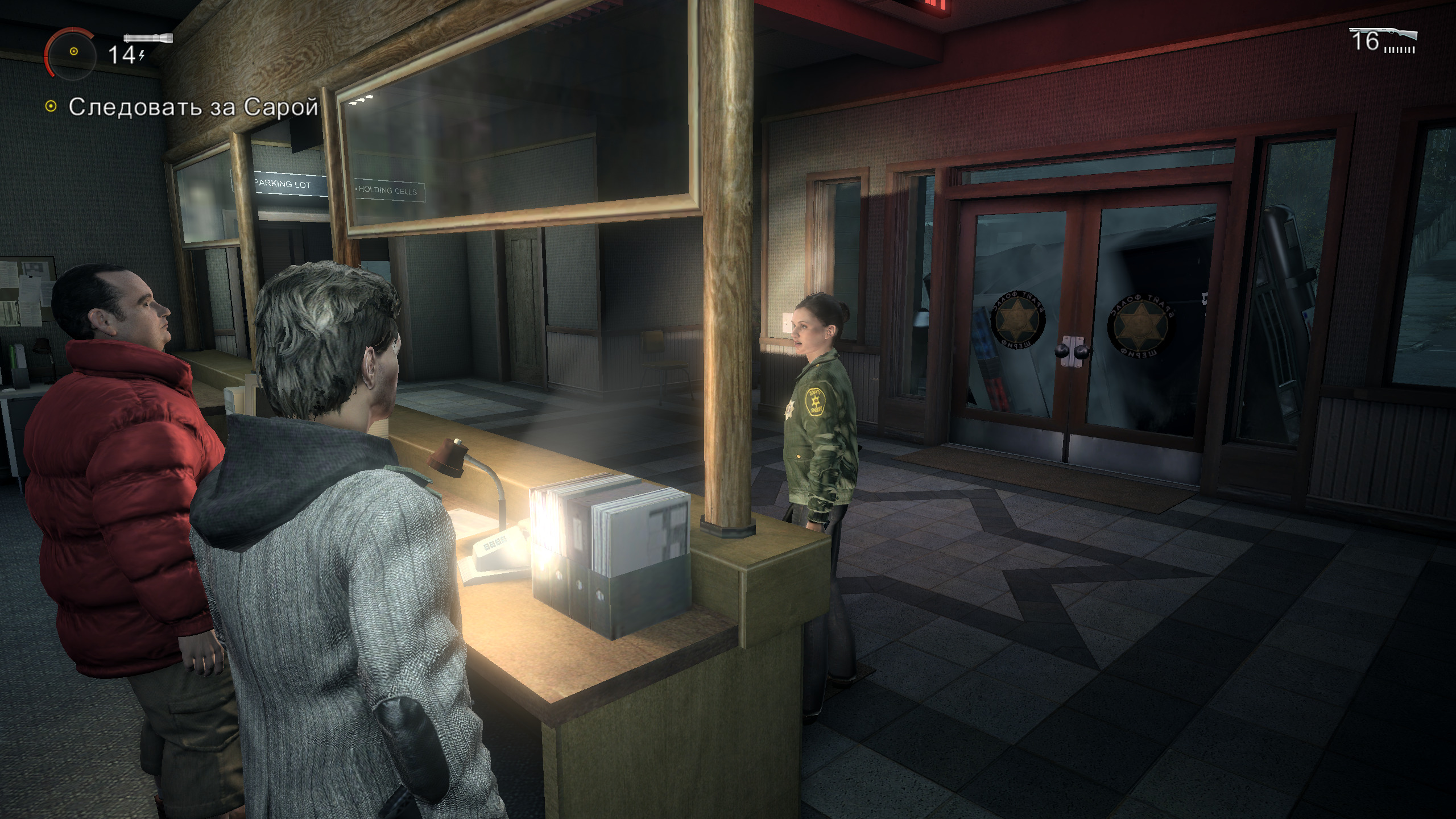Select the flashlight battery icon
The height and width of the screenshot is (819, 1456).
[x=148, y=39]
